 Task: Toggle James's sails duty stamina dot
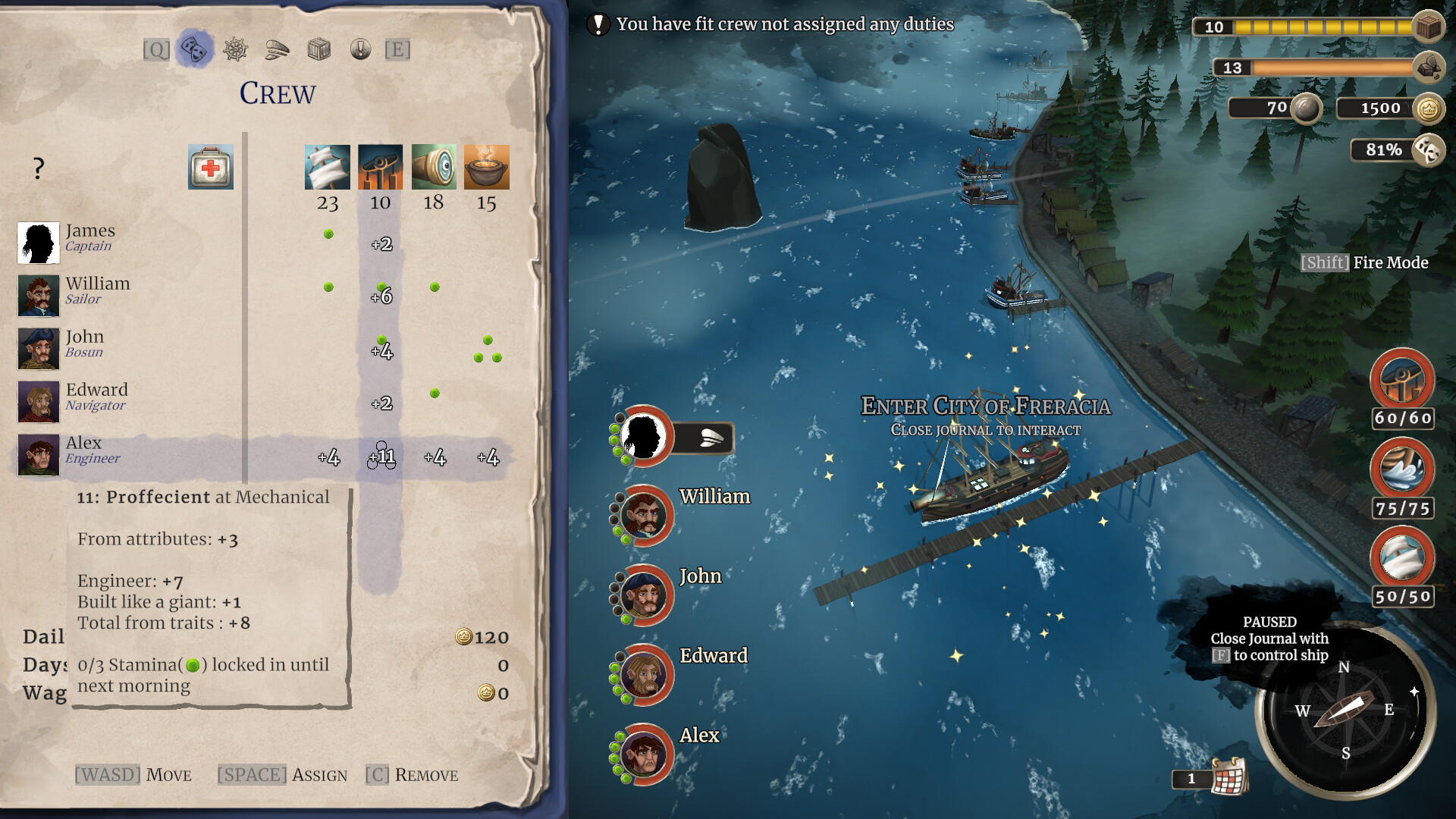(328, 234)
